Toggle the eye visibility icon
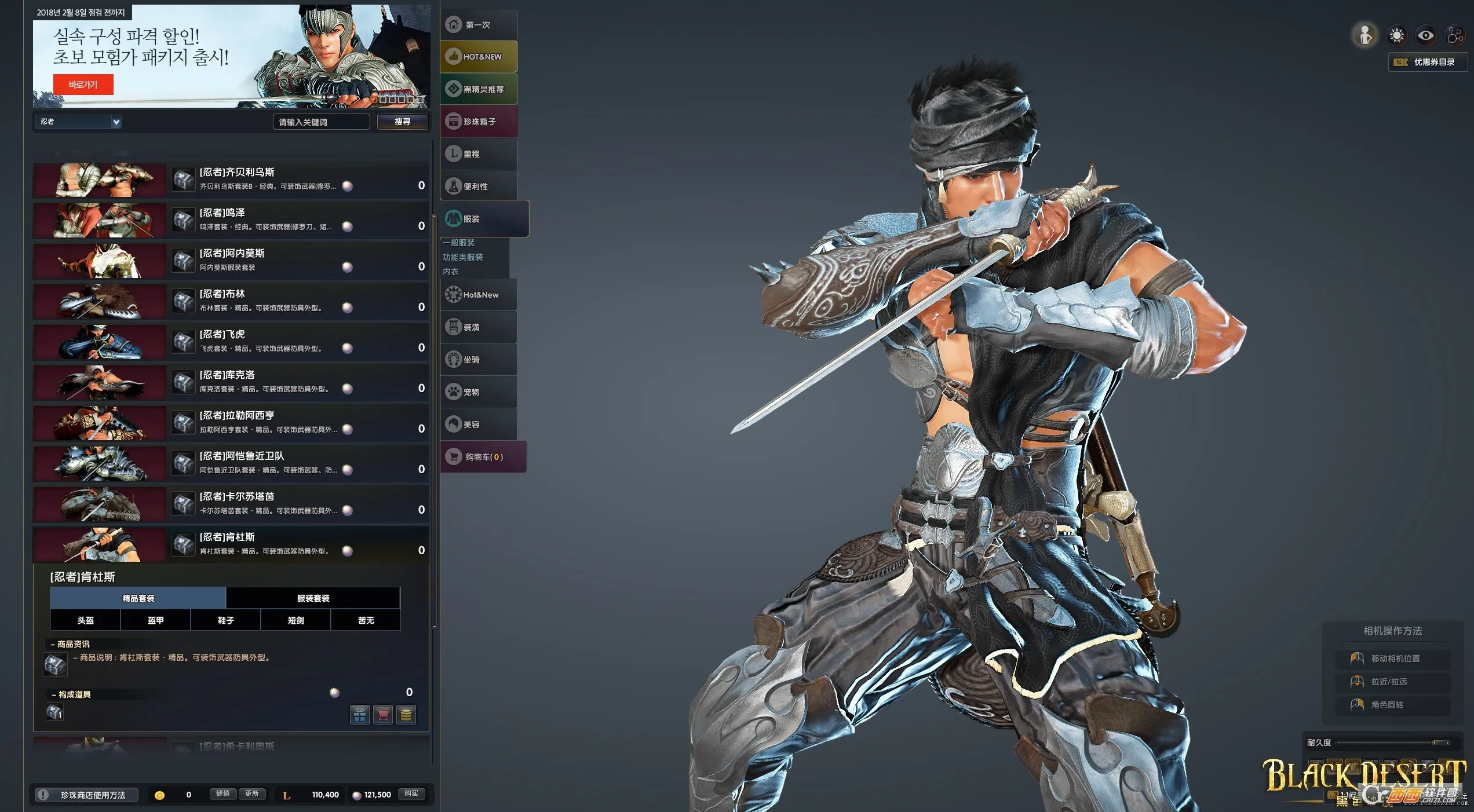The height and width of the screenshot is (812, 1474). [x=1425, y=36]
